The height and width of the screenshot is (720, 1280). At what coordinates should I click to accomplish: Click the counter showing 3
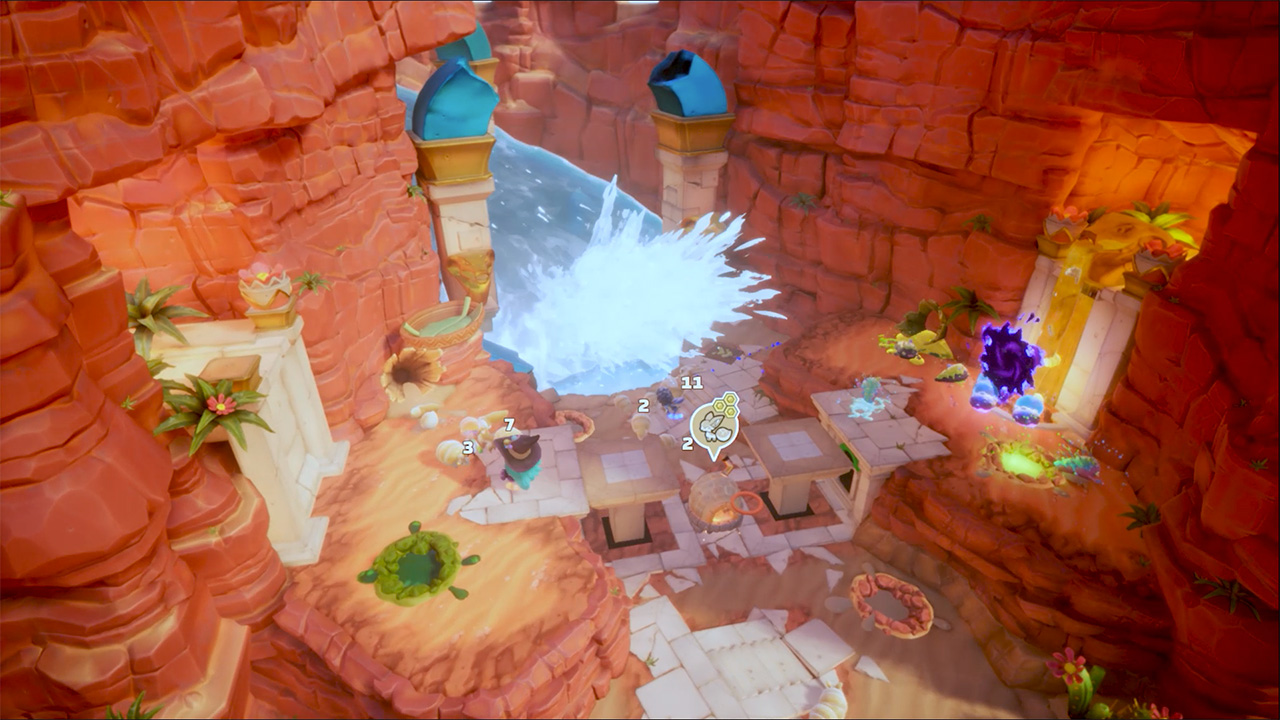coord(468,447)
